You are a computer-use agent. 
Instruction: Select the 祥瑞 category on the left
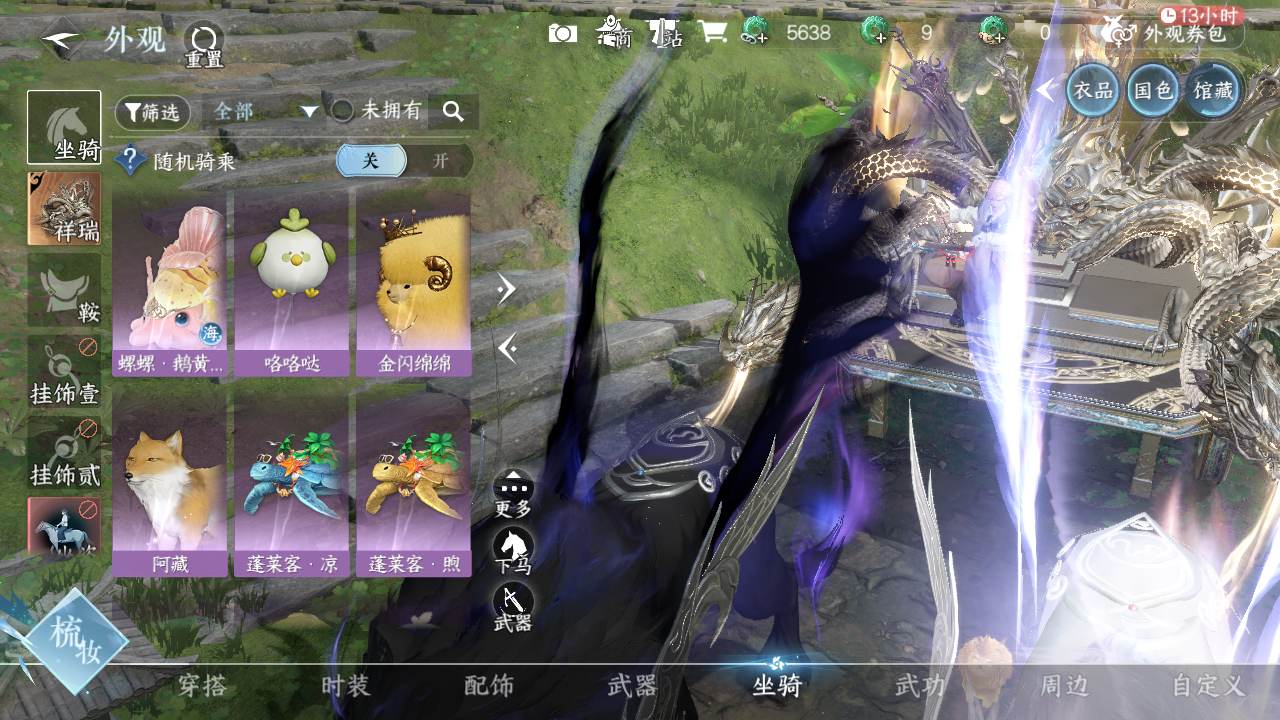pos(64,208)
